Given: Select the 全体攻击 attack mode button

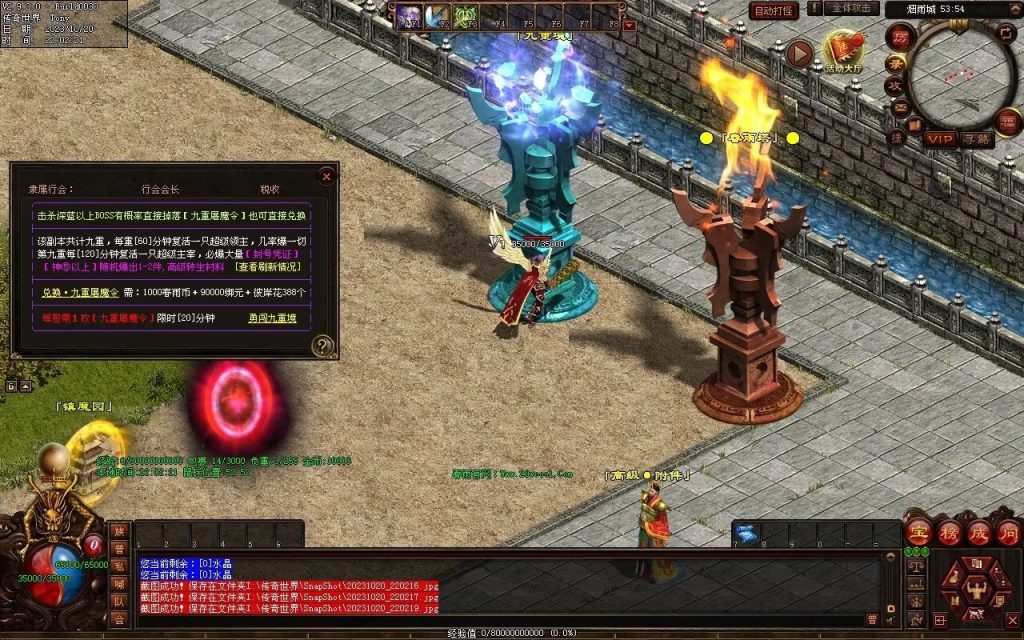Looking at the screenshot, I should [852, 9].
